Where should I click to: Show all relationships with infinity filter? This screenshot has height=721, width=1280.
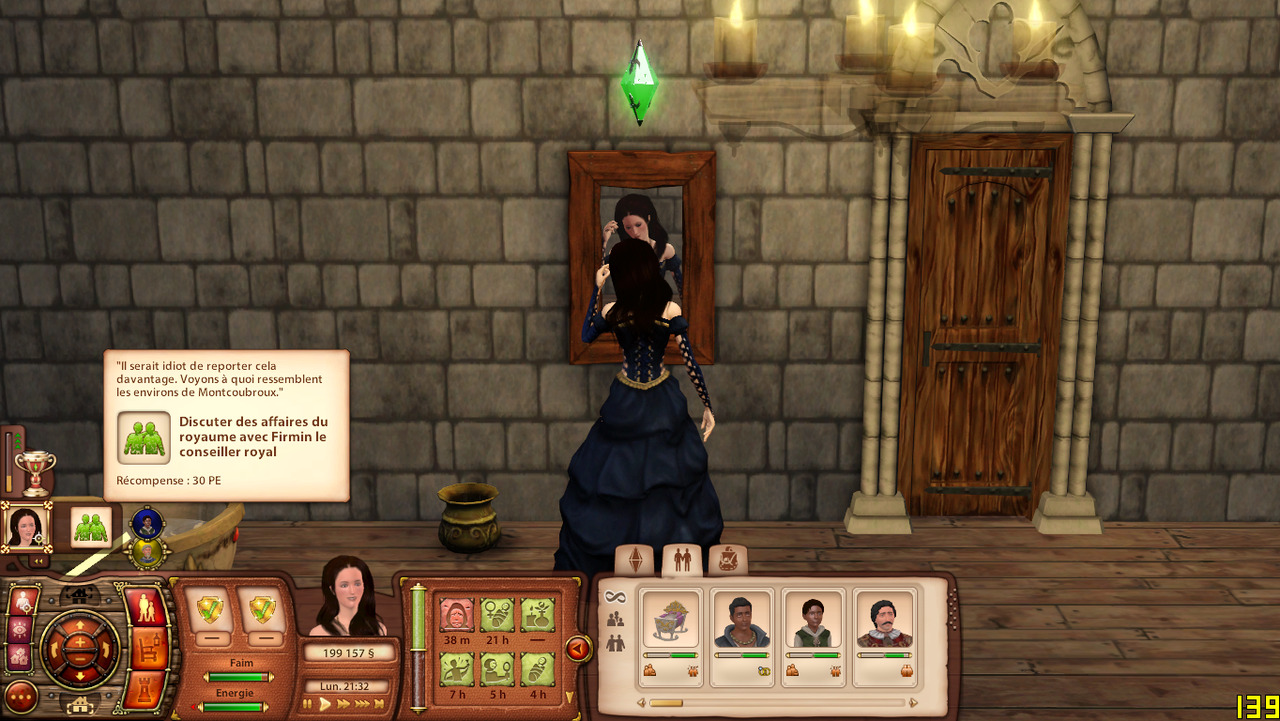click(x=616, y=597)
